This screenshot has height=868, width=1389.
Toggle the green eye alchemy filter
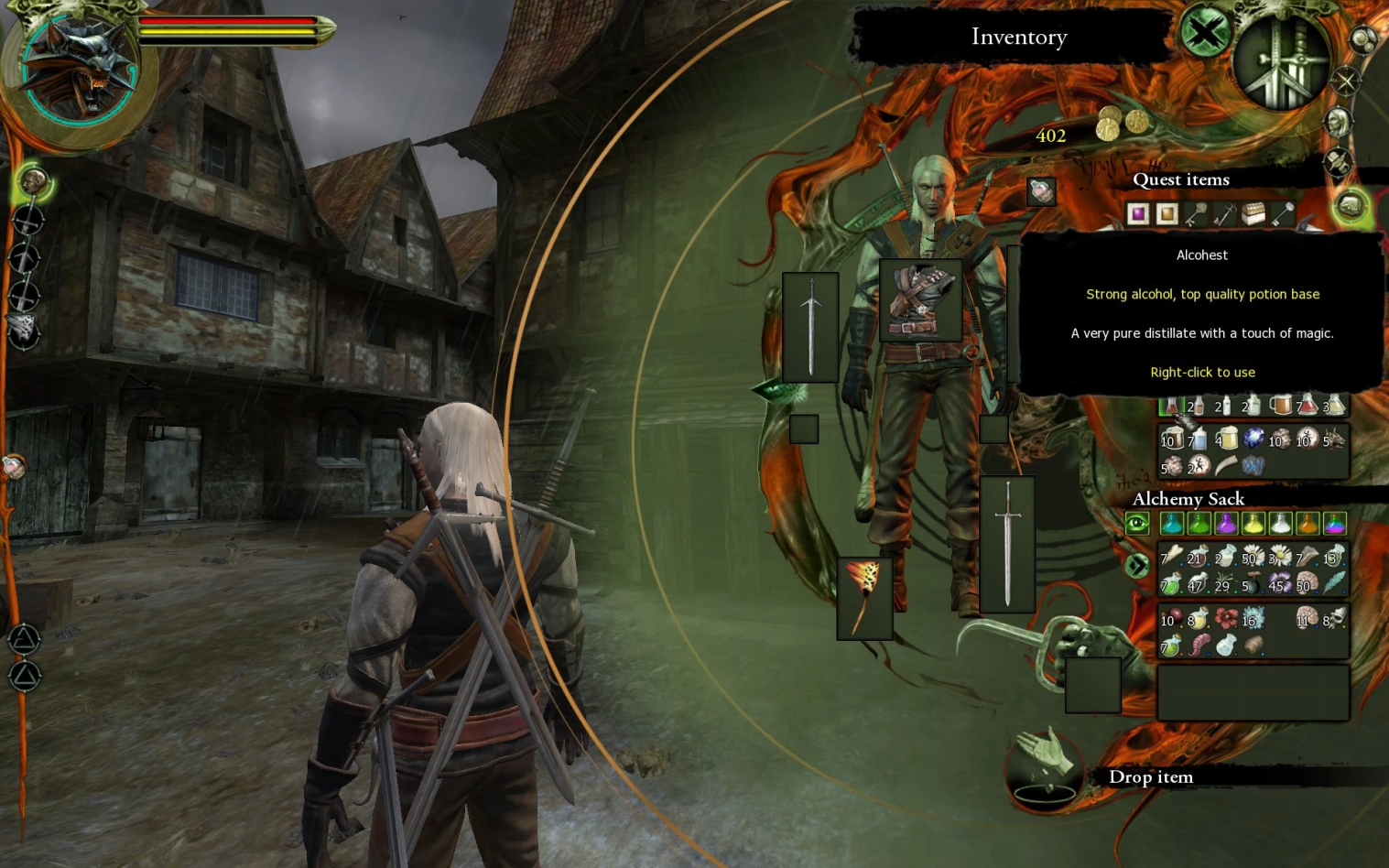(1137, 523)
